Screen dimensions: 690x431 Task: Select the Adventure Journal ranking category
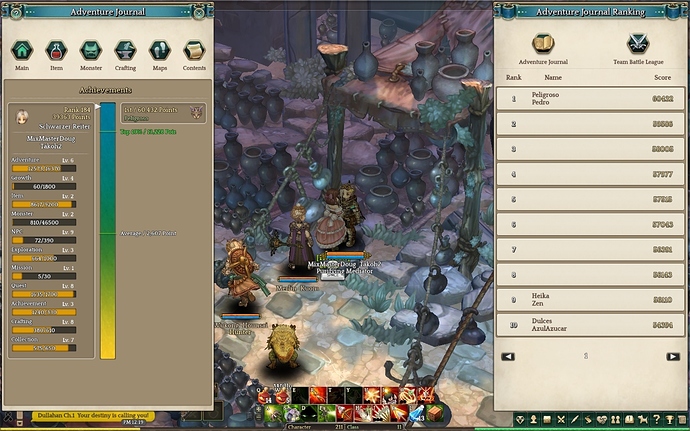pyautogui.click(x=543, y=48)
